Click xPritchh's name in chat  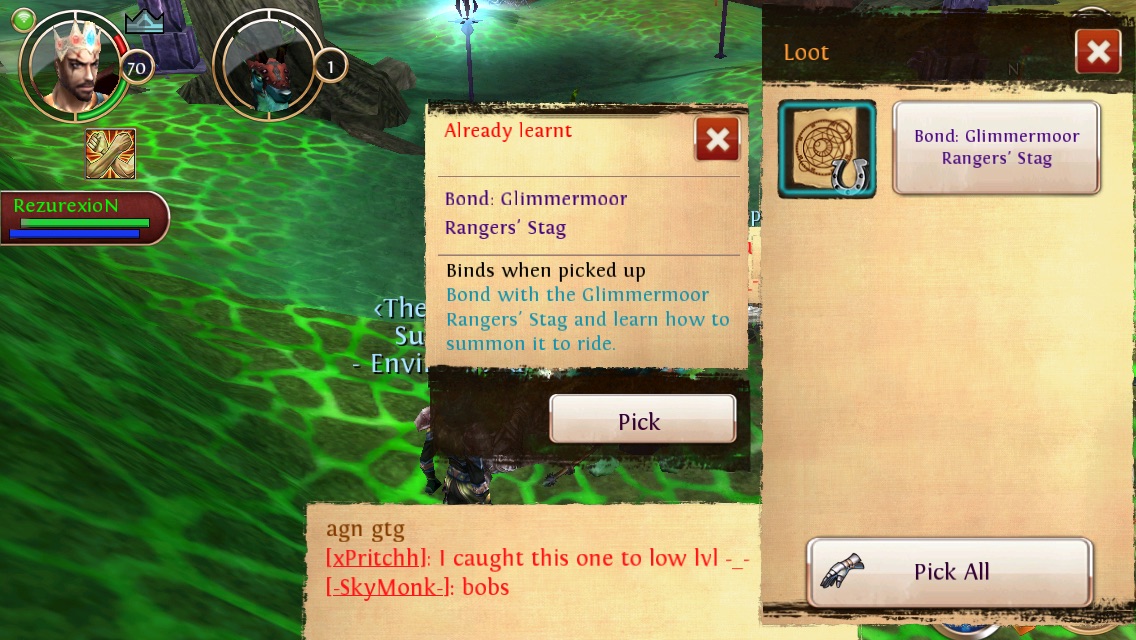[x=378, y=558]
